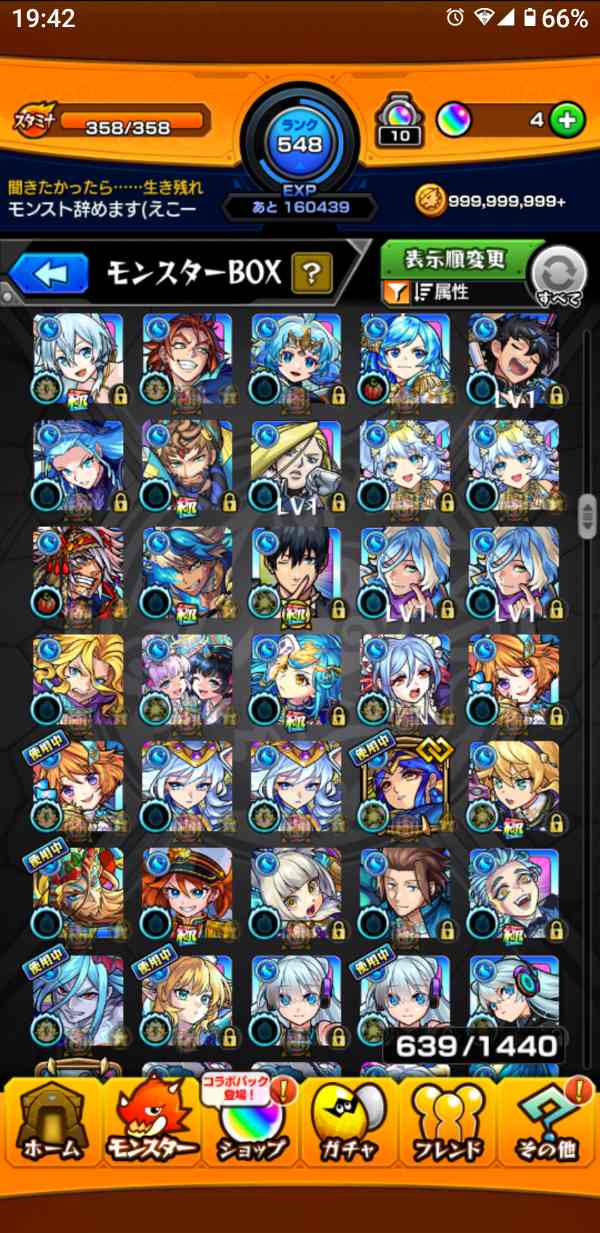600x1233 pixels.
Task: Choose the orange-haired monster wearing a captain's hat
Action: point(187,893)
